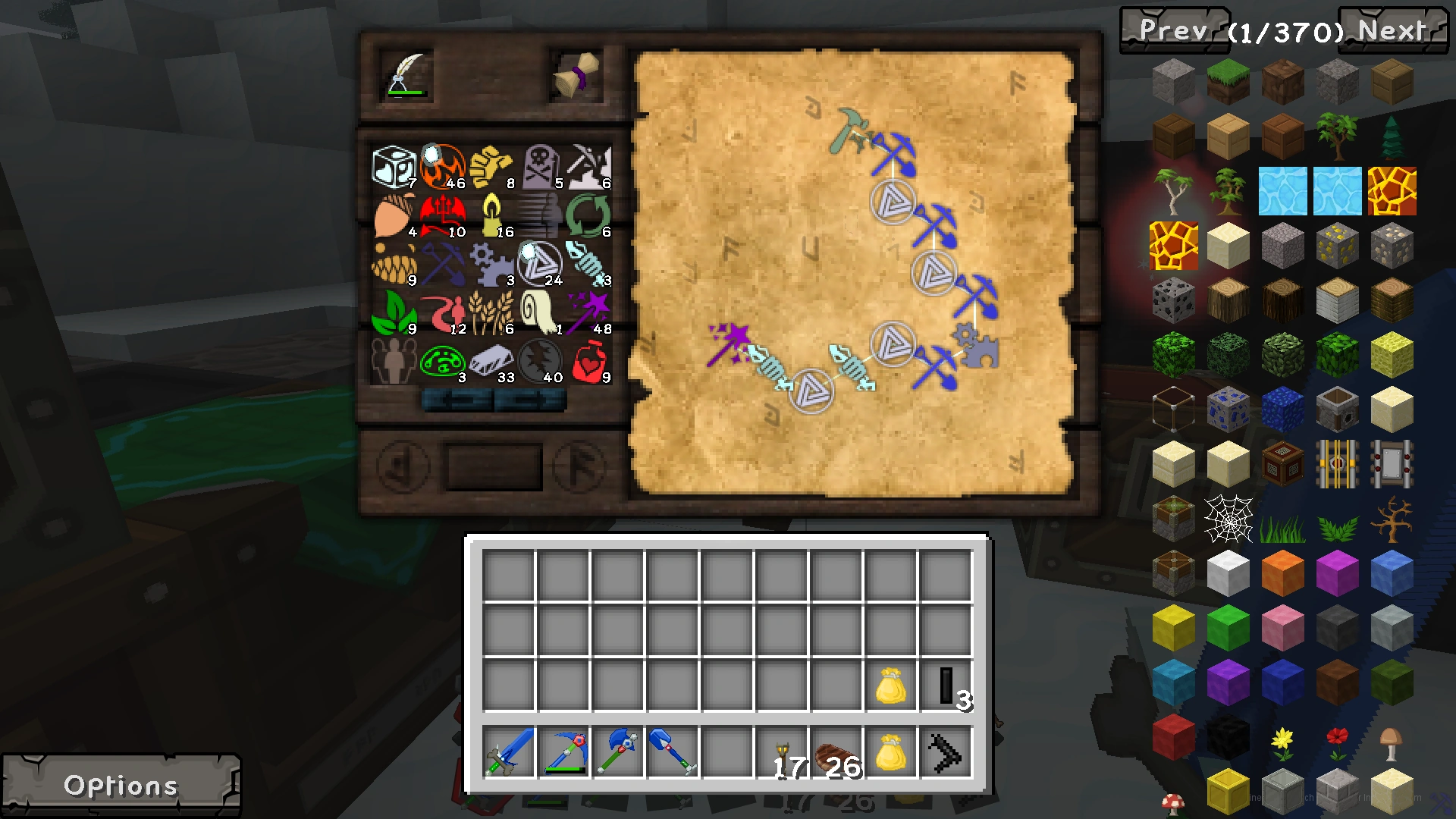Select the lava block in the item list
Image resolution: width=1456 pixels, height=819 pixels.
coord(1392,190)
